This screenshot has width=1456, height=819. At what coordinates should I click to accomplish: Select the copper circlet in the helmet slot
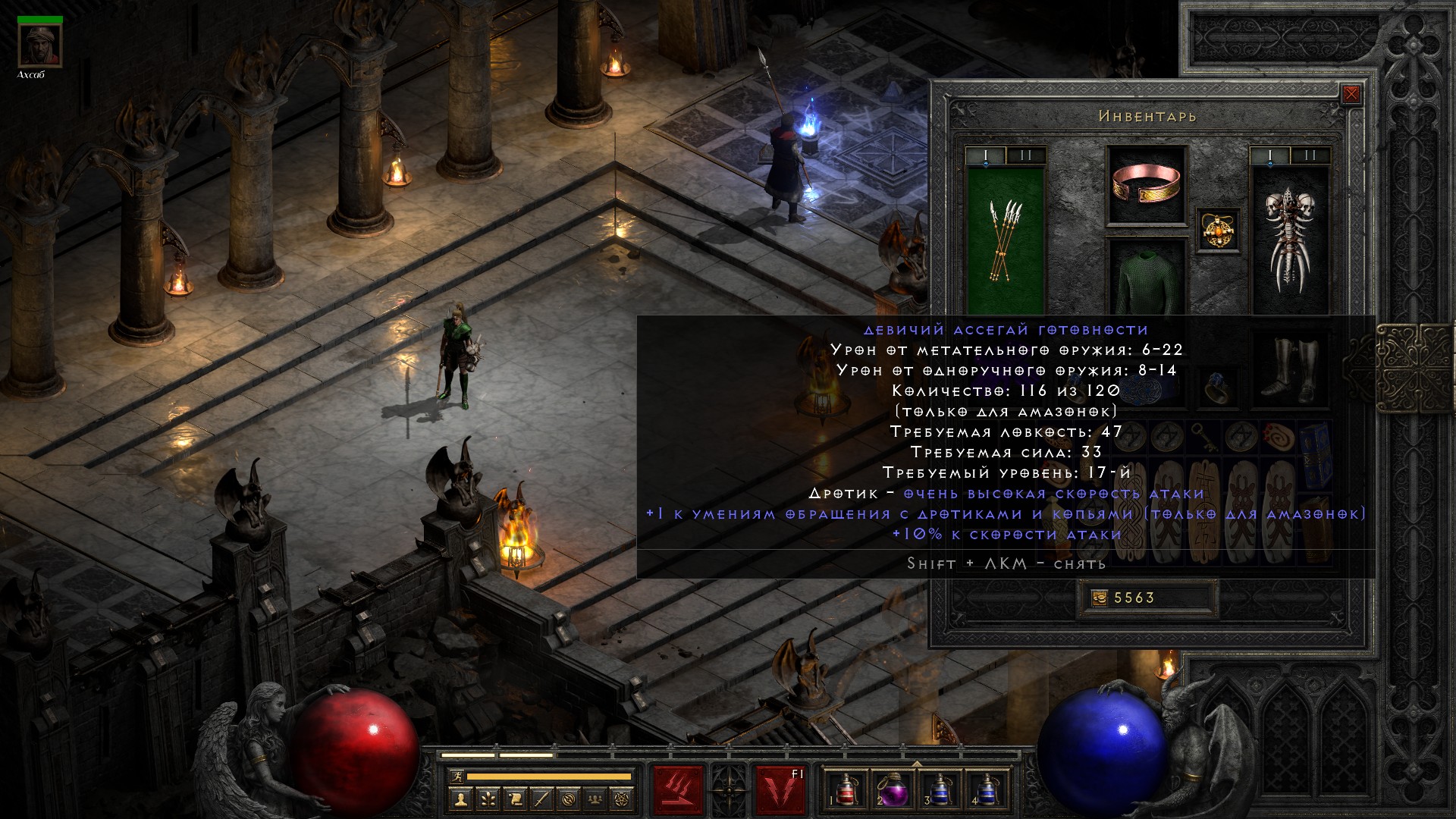[1146, 185]
